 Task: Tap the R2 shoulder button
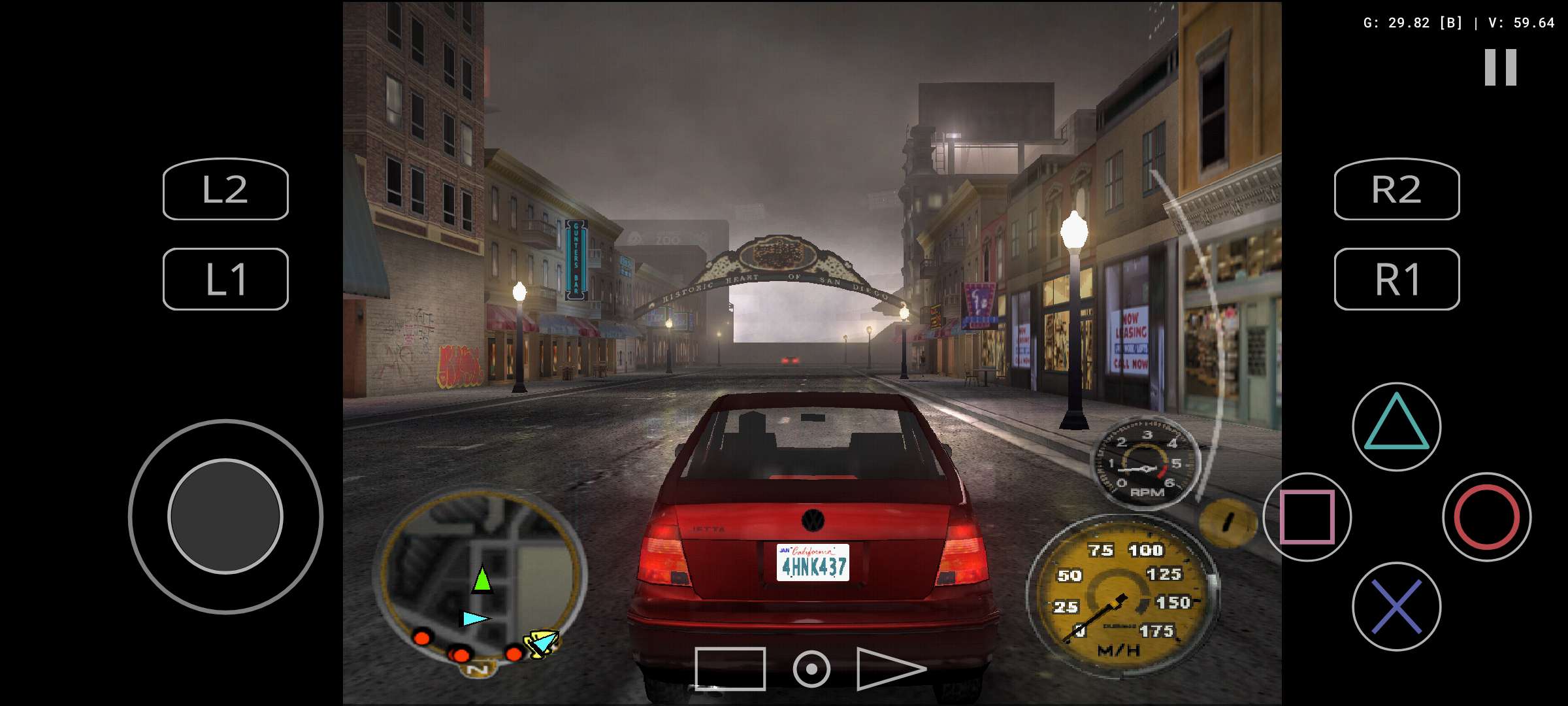point(1397,190)
